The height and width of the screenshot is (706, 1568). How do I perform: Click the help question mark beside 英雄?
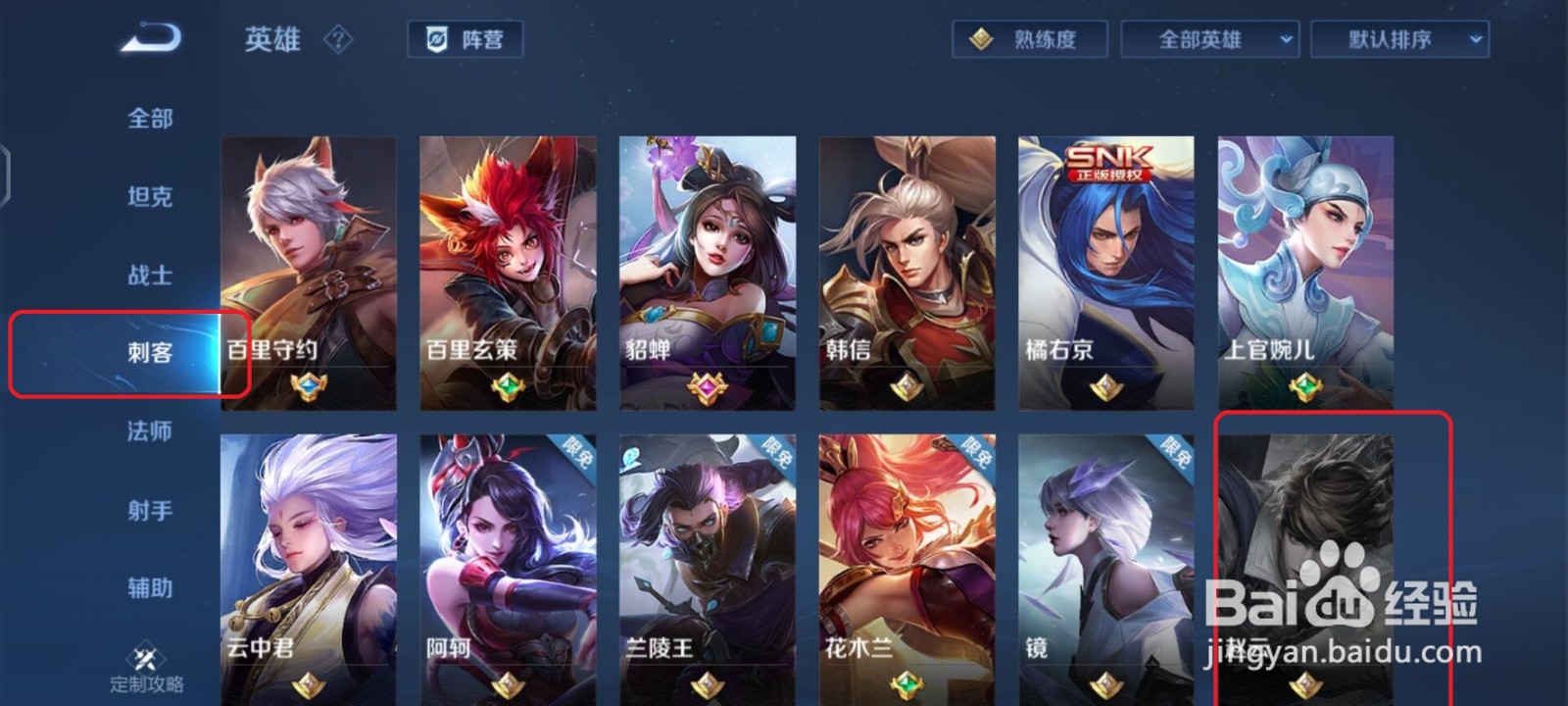(x=337, y=41)
